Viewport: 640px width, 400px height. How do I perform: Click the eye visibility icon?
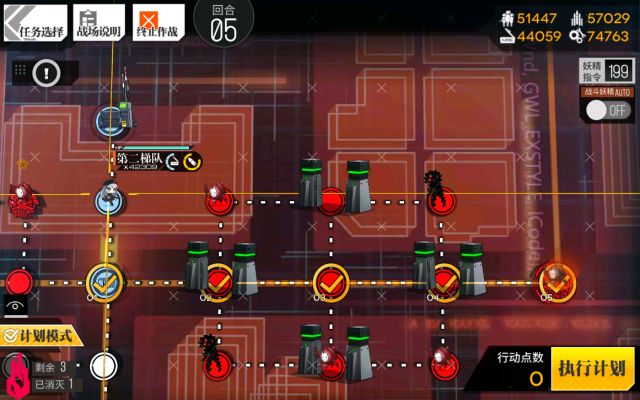coord(14,305)
